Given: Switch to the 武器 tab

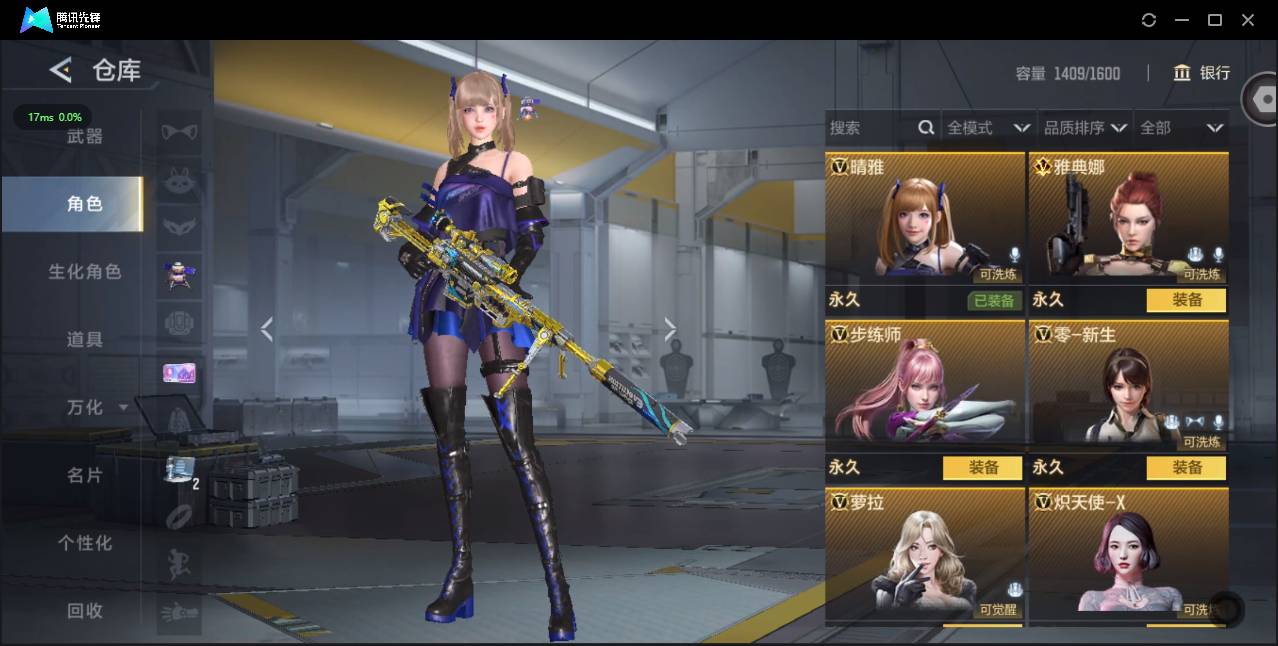Looking at the screenshot, I should click(84, 136).
